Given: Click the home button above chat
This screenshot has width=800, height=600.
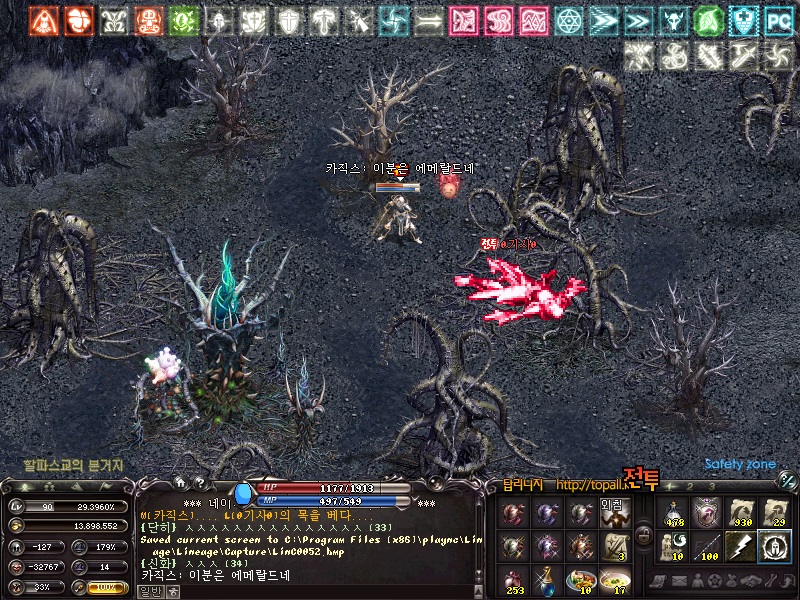Looking at the screenshot, I should (180, 483).
